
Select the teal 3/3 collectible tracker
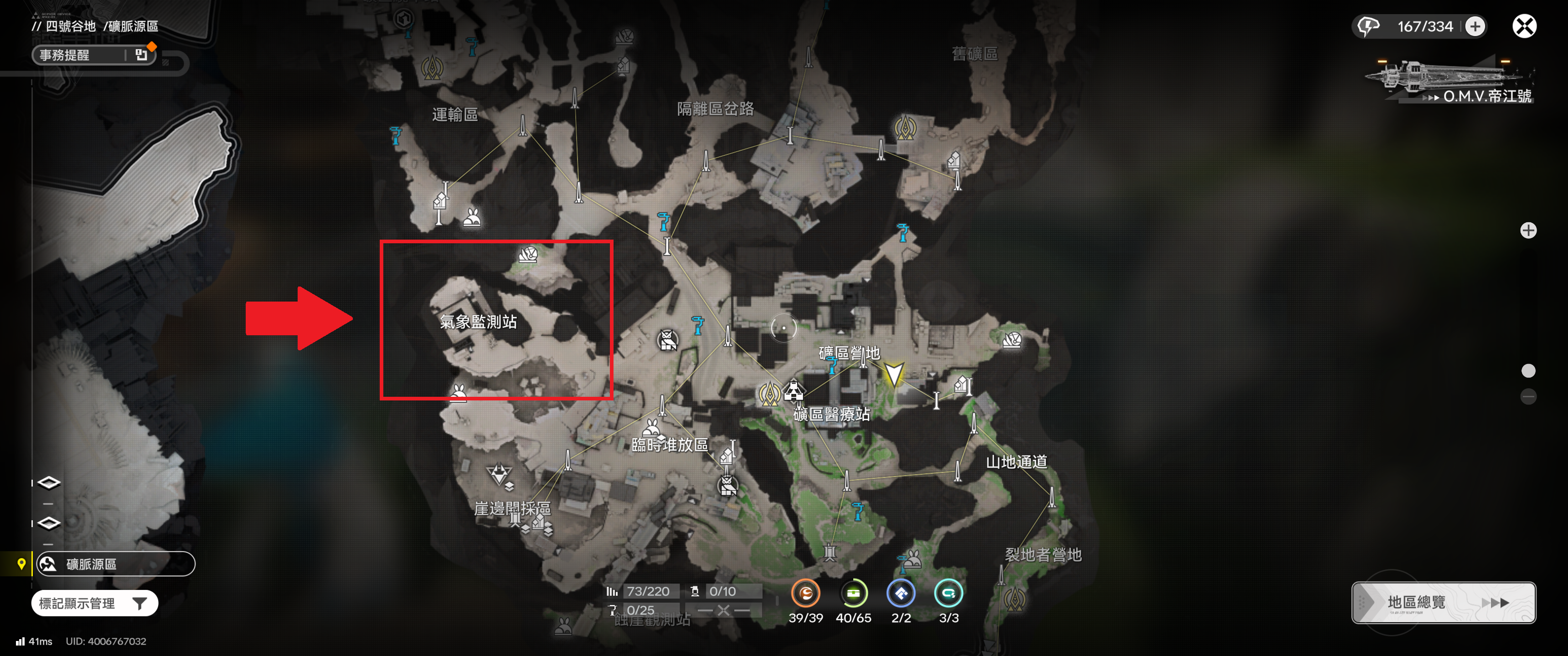[x=949, y=593]
